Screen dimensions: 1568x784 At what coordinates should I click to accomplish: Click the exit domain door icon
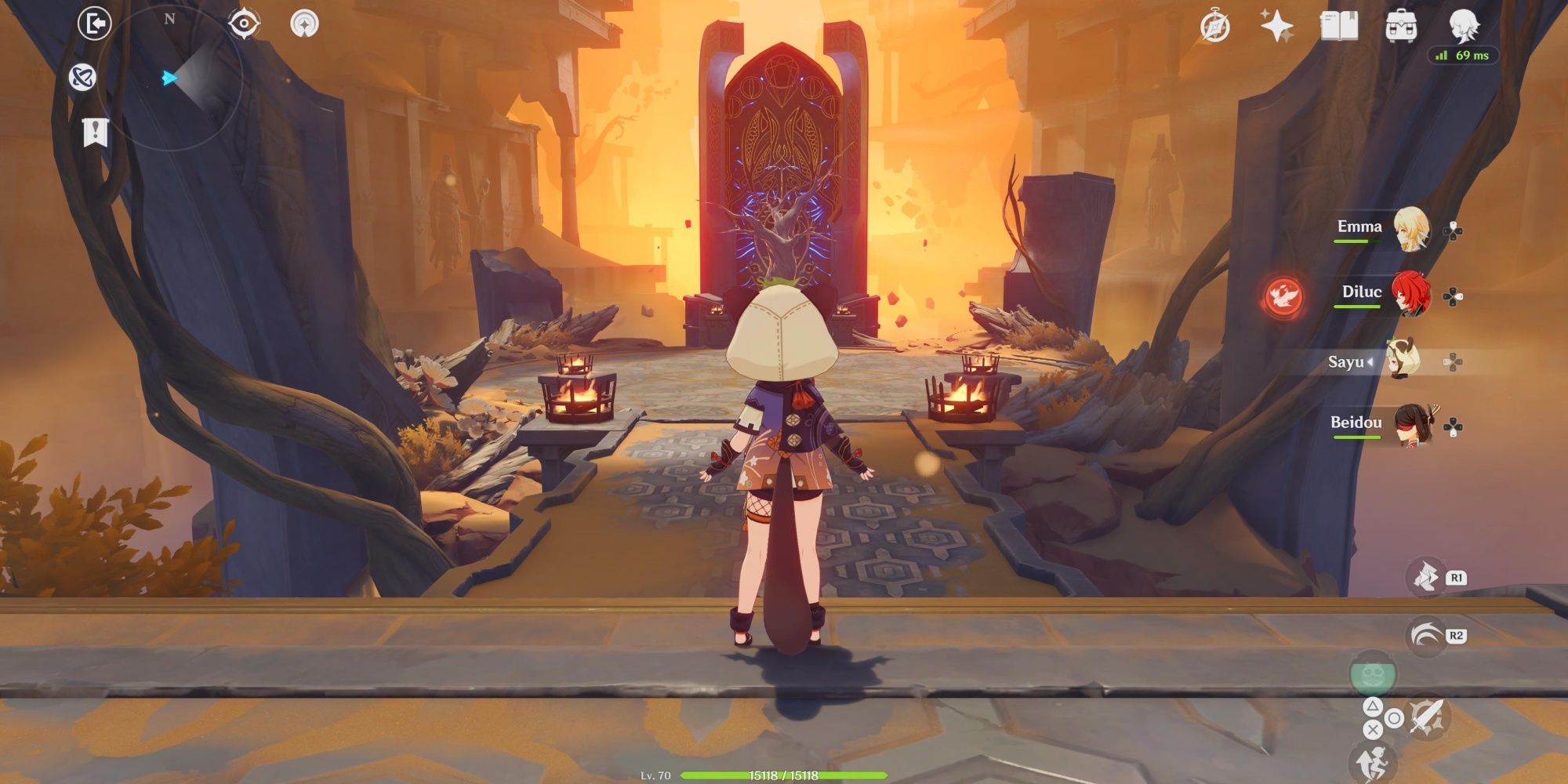95,24
